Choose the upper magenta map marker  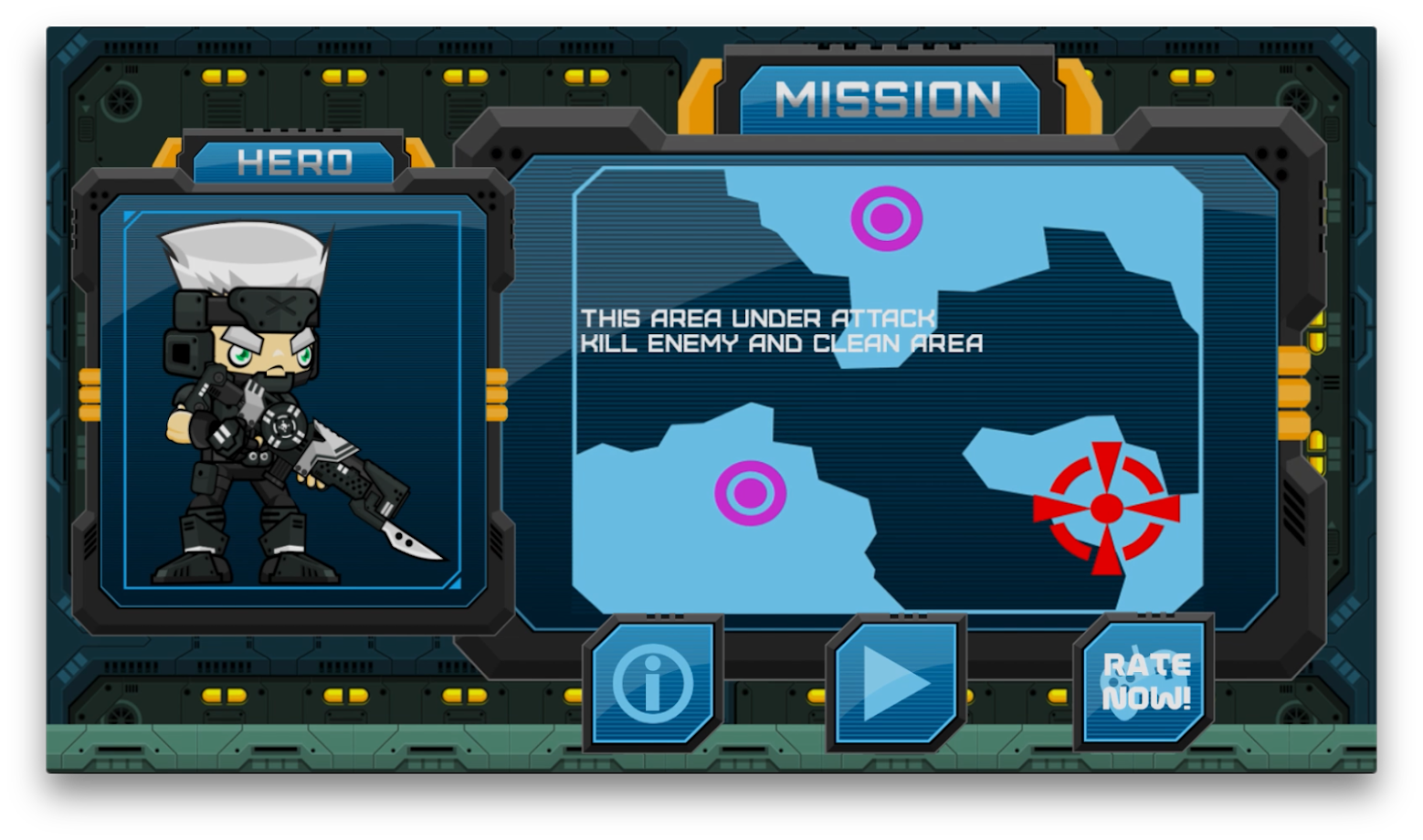886,219
